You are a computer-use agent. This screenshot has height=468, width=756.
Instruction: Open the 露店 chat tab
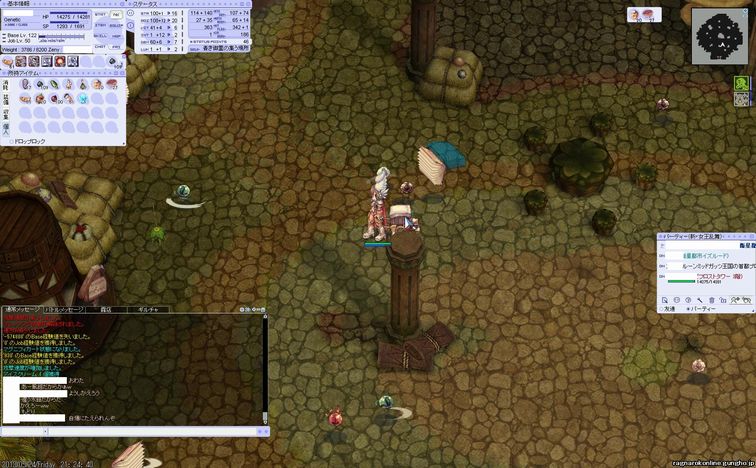(106, 310)
